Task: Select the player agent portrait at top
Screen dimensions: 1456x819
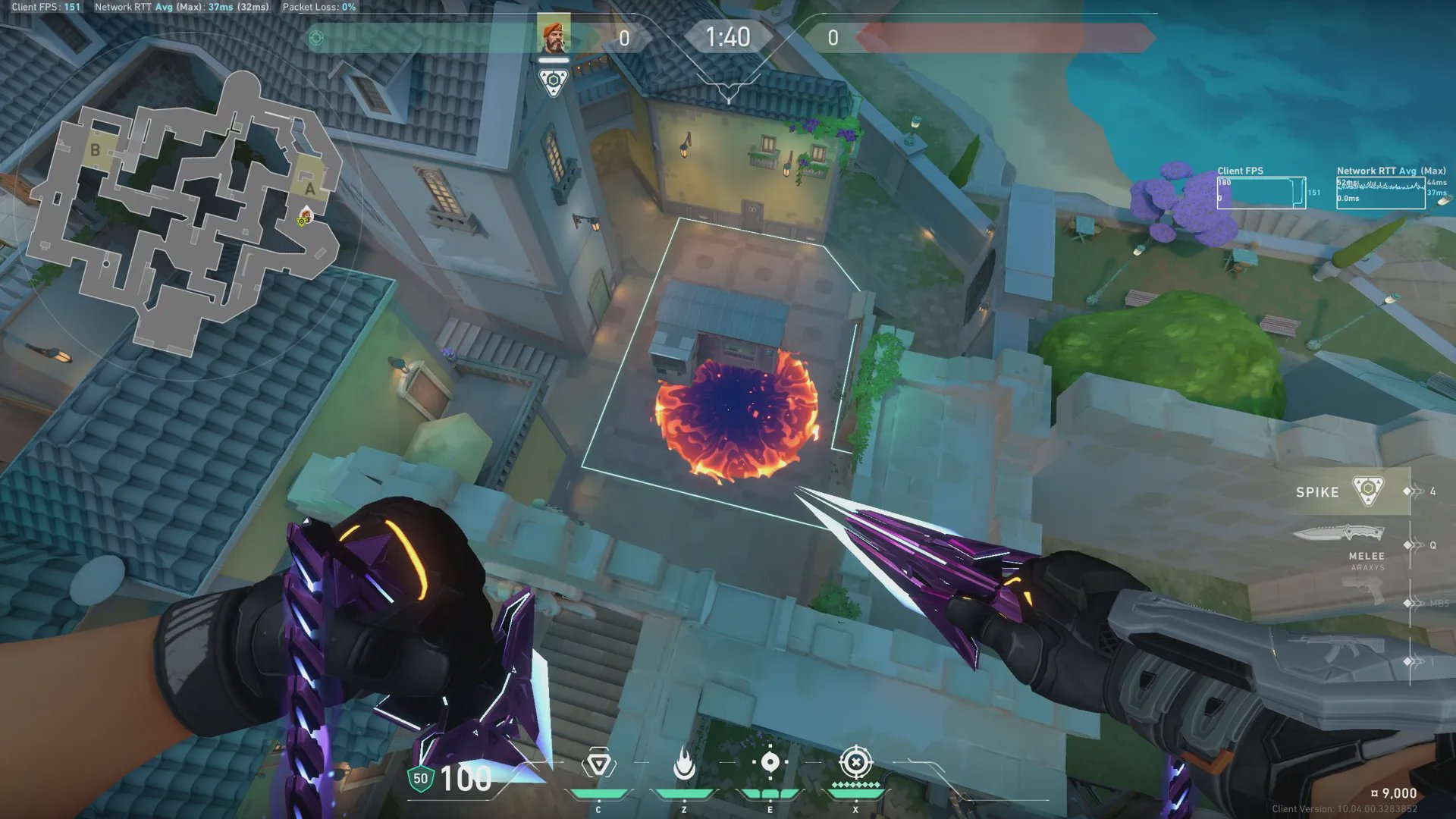Action: click(554, 36)
